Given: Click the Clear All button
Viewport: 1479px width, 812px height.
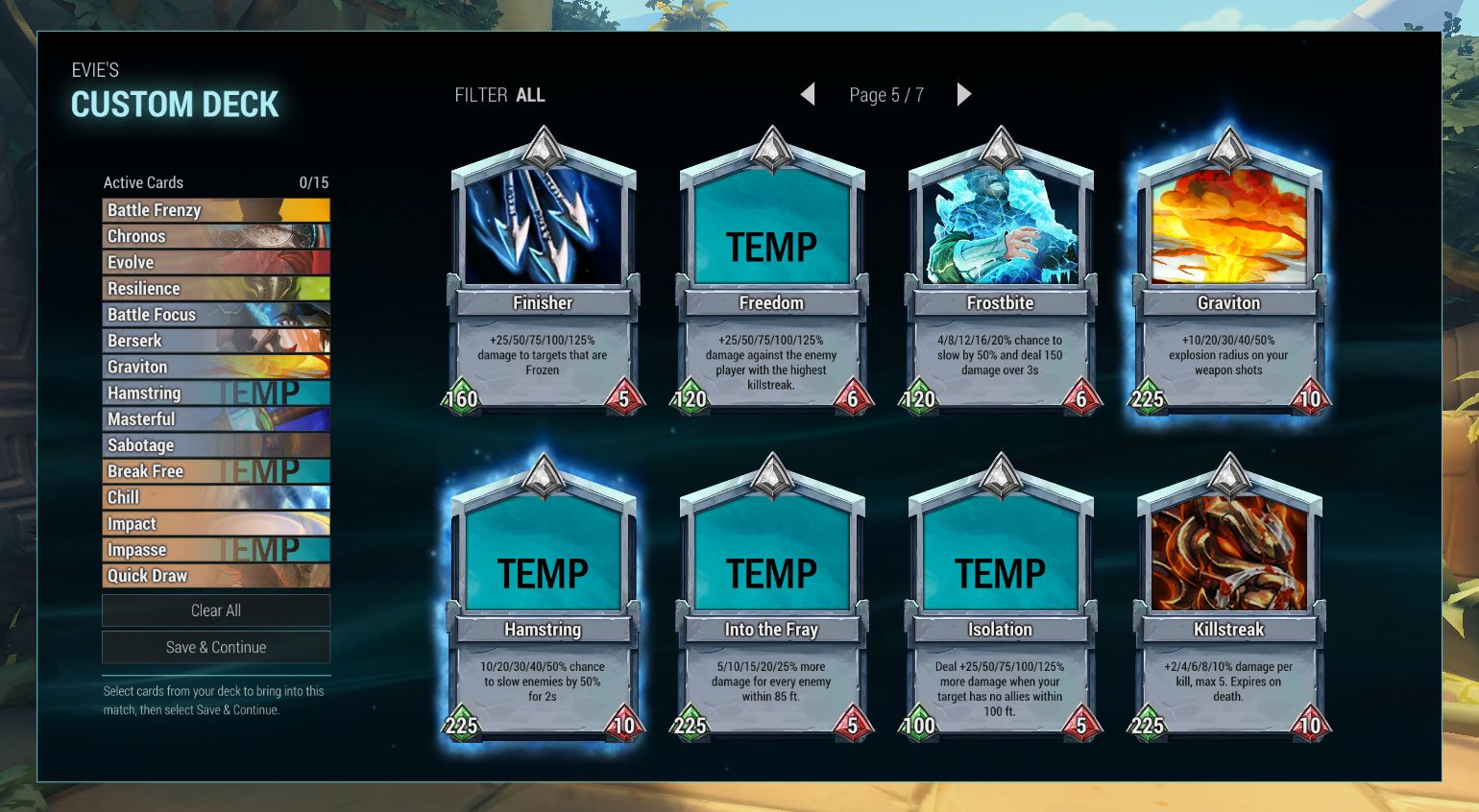Looking at the screenshot, I should click(x=216, y=610).
